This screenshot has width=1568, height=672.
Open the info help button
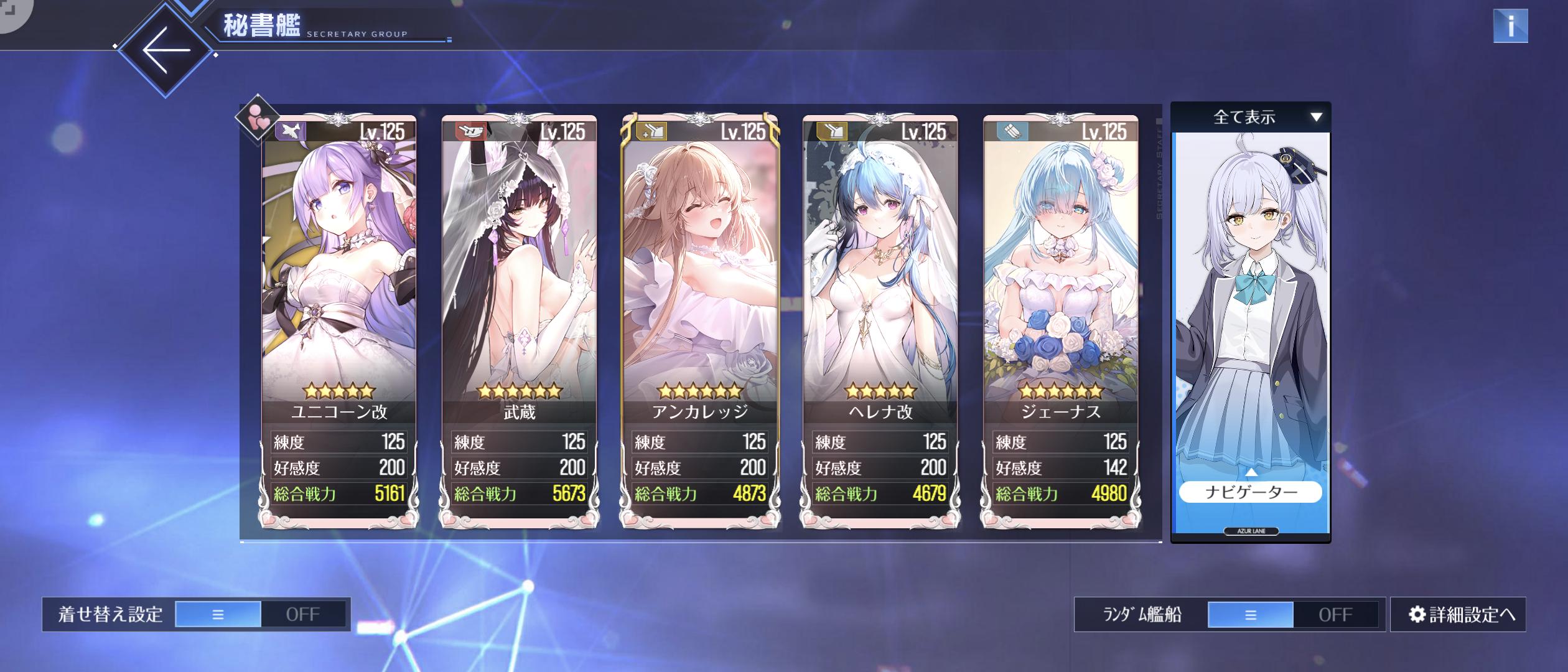pyautogui.click(x=1510, y=26)
